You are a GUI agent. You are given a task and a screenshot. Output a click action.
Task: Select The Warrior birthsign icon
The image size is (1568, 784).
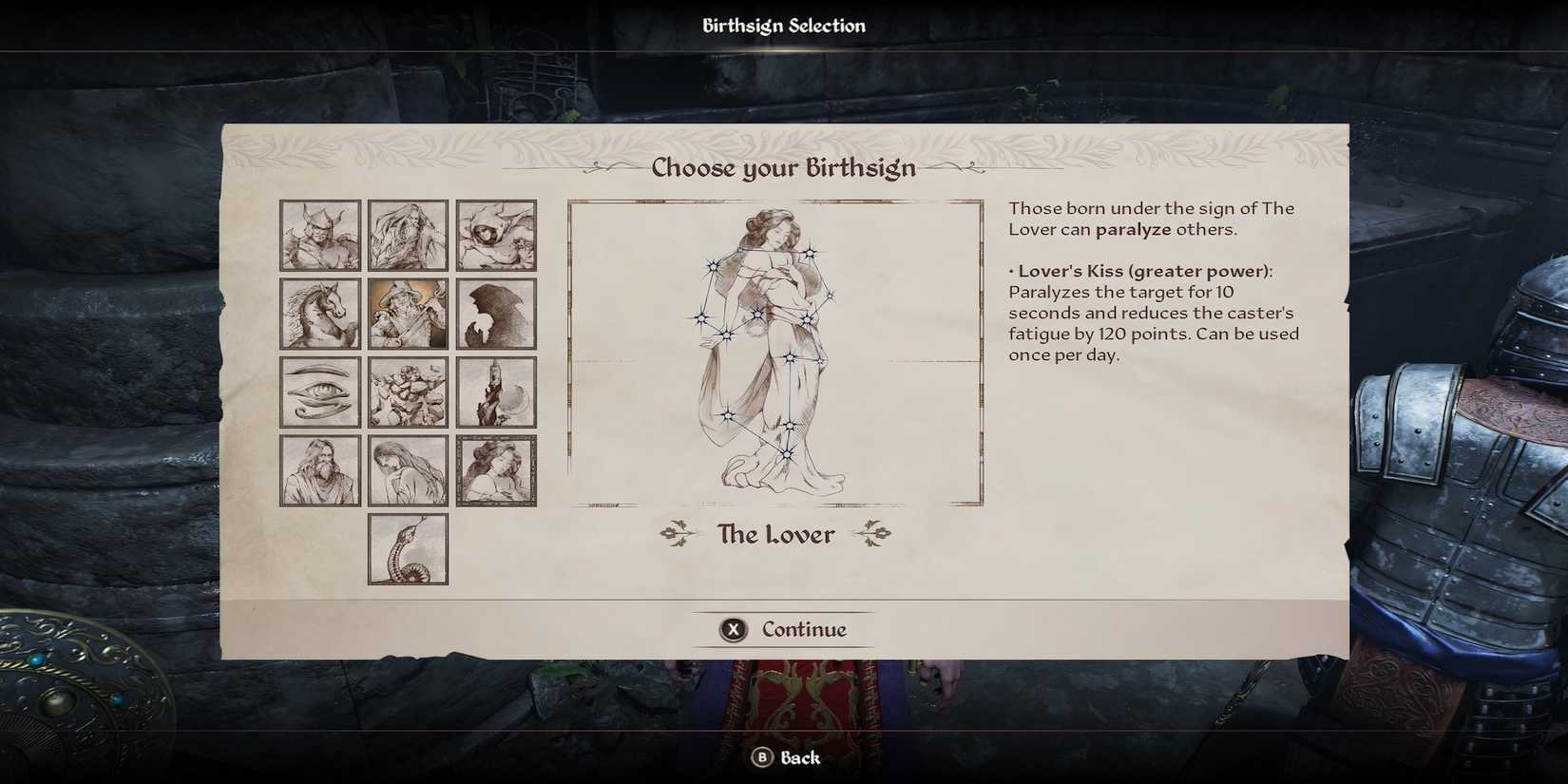point(319,236)
